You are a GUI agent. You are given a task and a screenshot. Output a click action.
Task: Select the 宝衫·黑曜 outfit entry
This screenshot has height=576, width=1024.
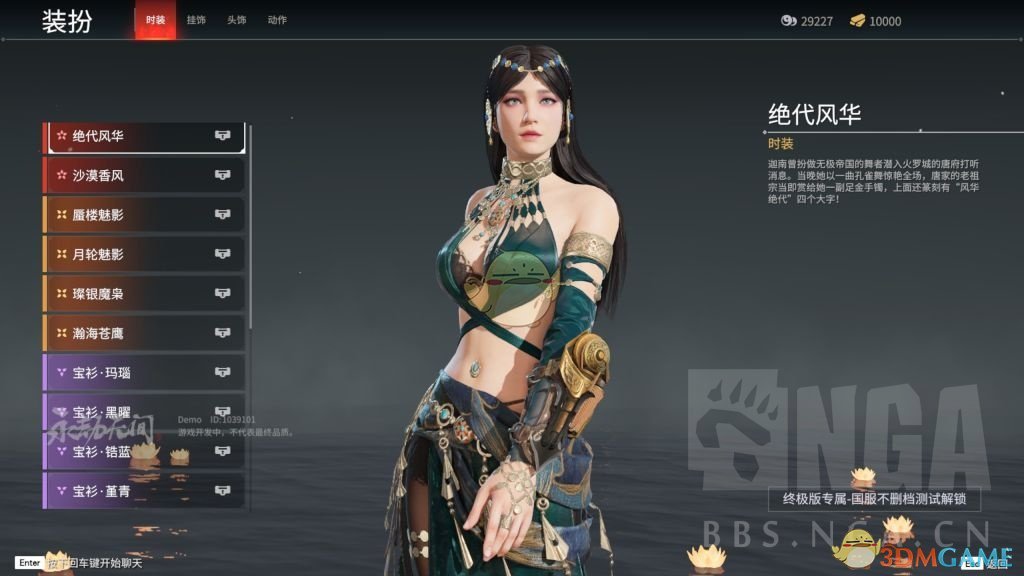[x=144, y=412]
